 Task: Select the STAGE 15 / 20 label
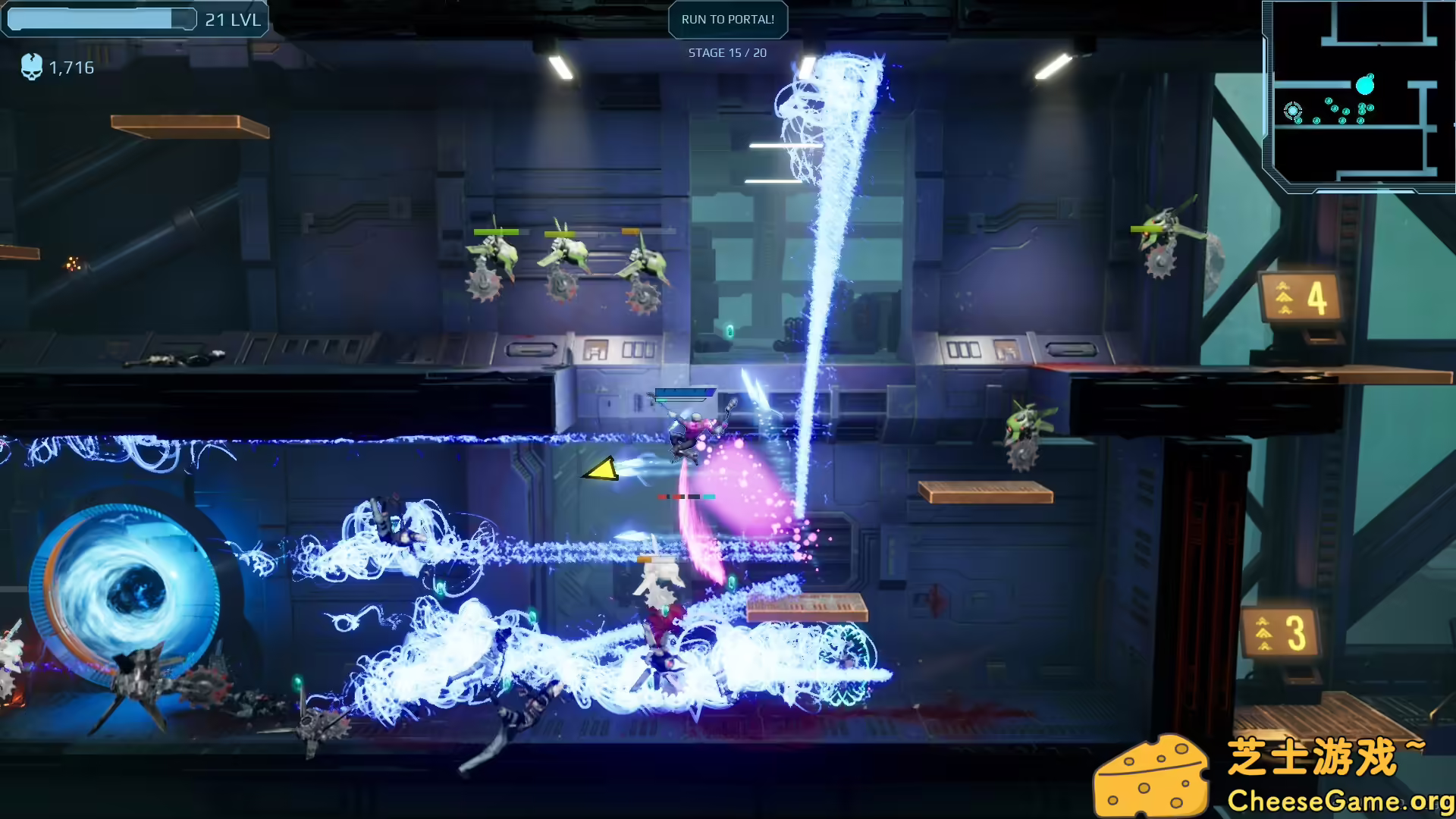coord(727,52)
